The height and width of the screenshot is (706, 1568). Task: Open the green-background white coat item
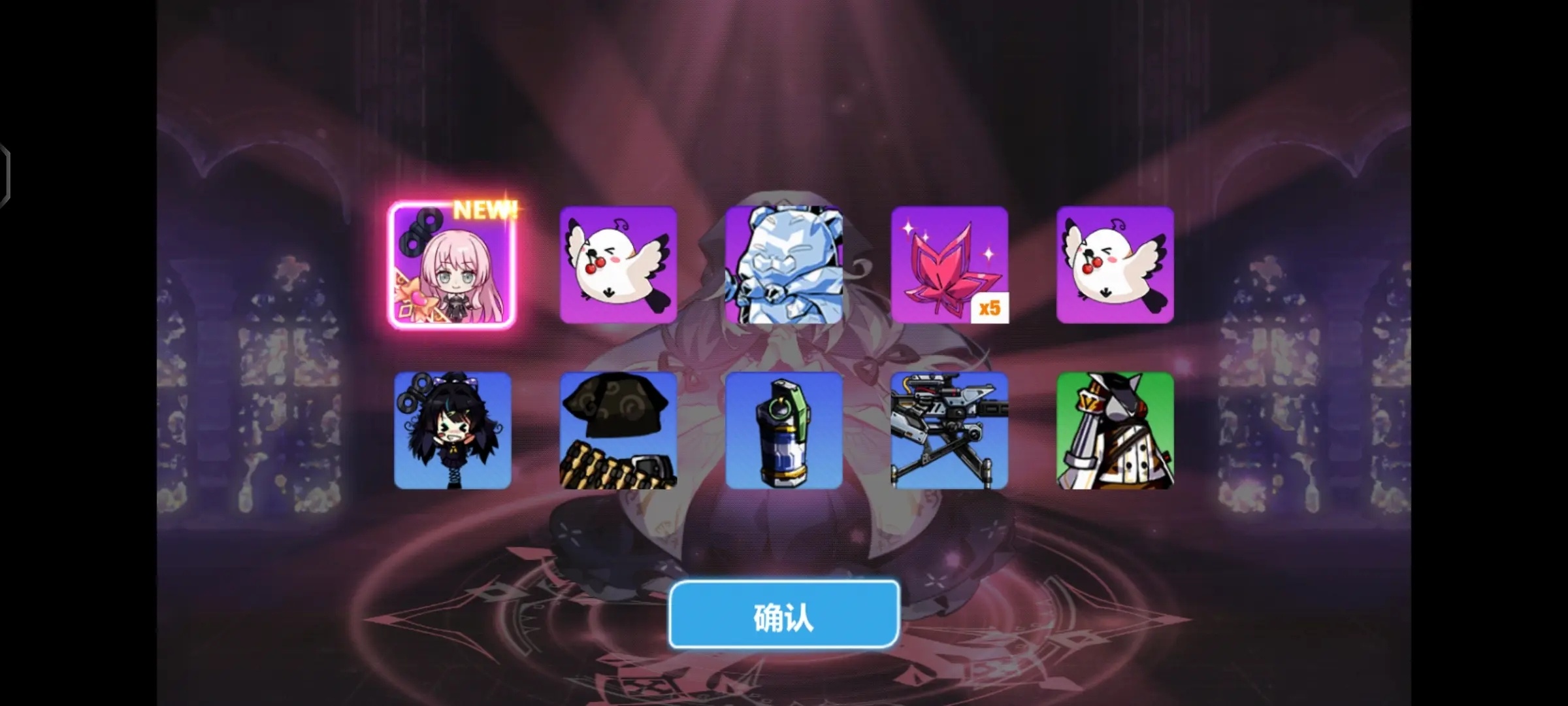click(x=1115, y=431)
